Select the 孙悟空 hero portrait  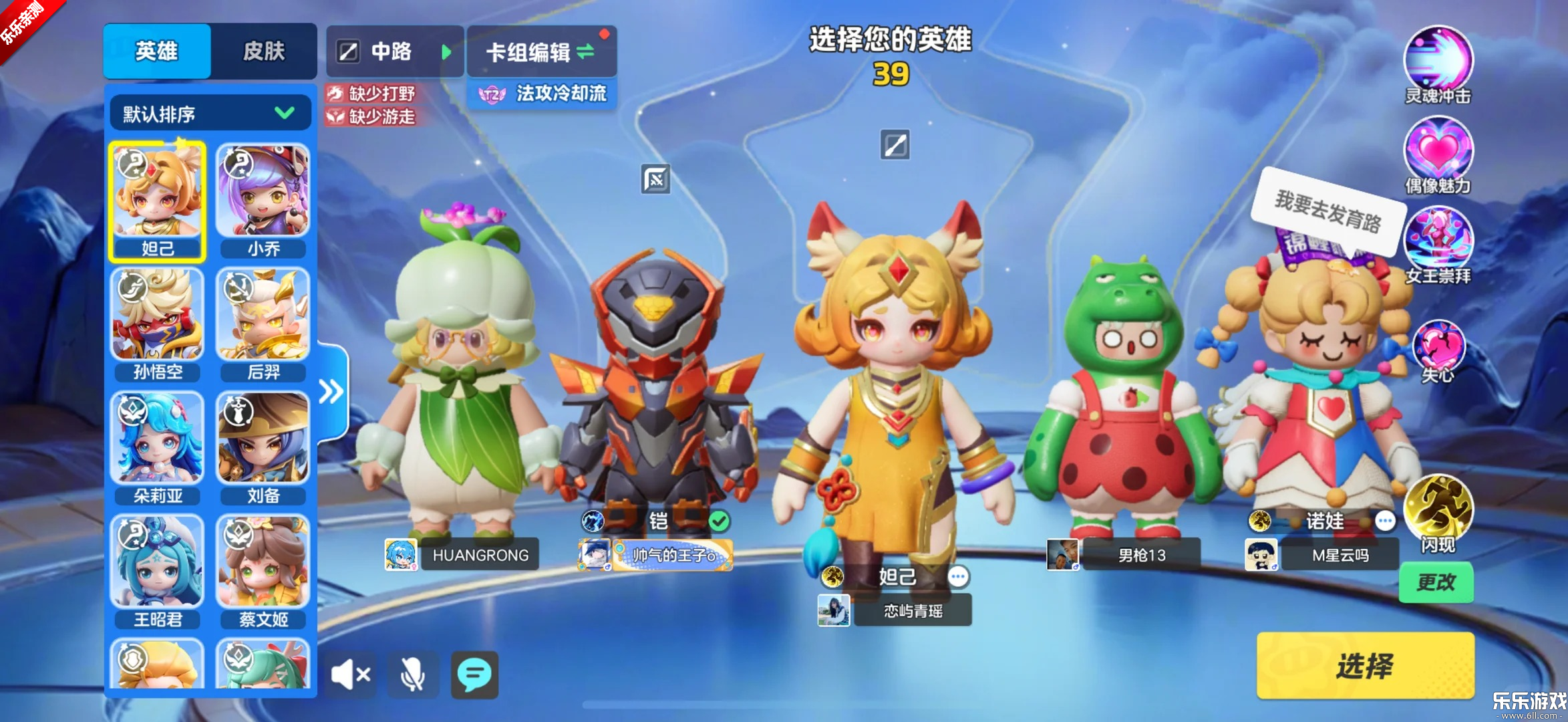[158, 314]
